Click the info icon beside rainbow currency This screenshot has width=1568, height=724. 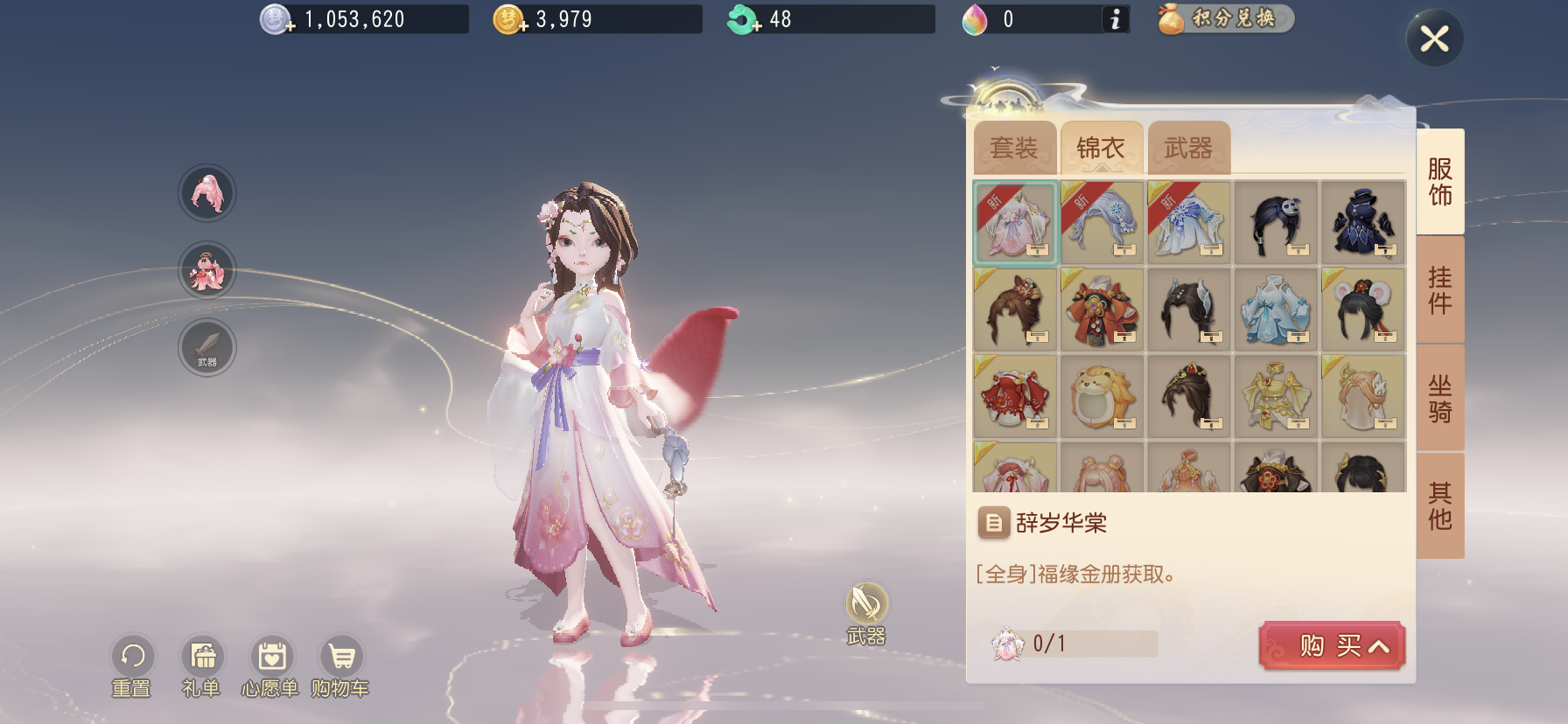tap(1115, 19)
